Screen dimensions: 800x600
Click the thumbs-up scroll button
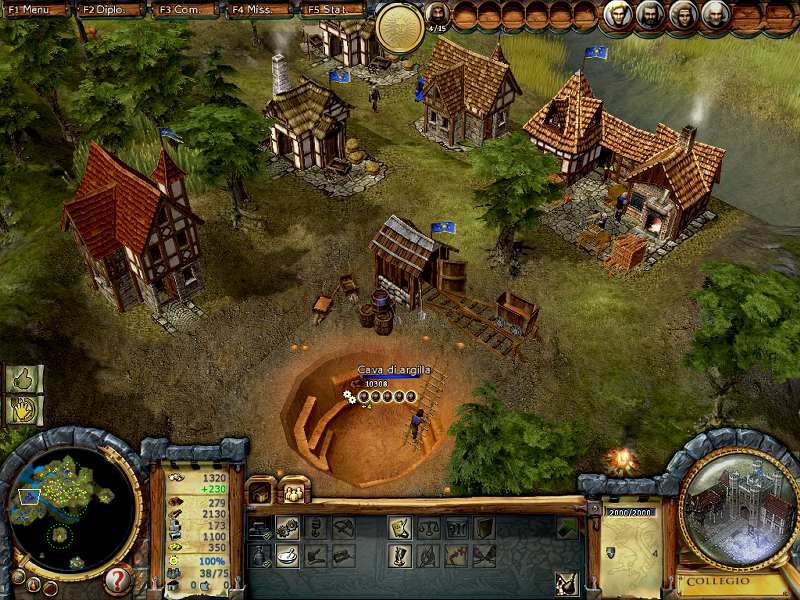pyautogui.click(x=24, y=378)
